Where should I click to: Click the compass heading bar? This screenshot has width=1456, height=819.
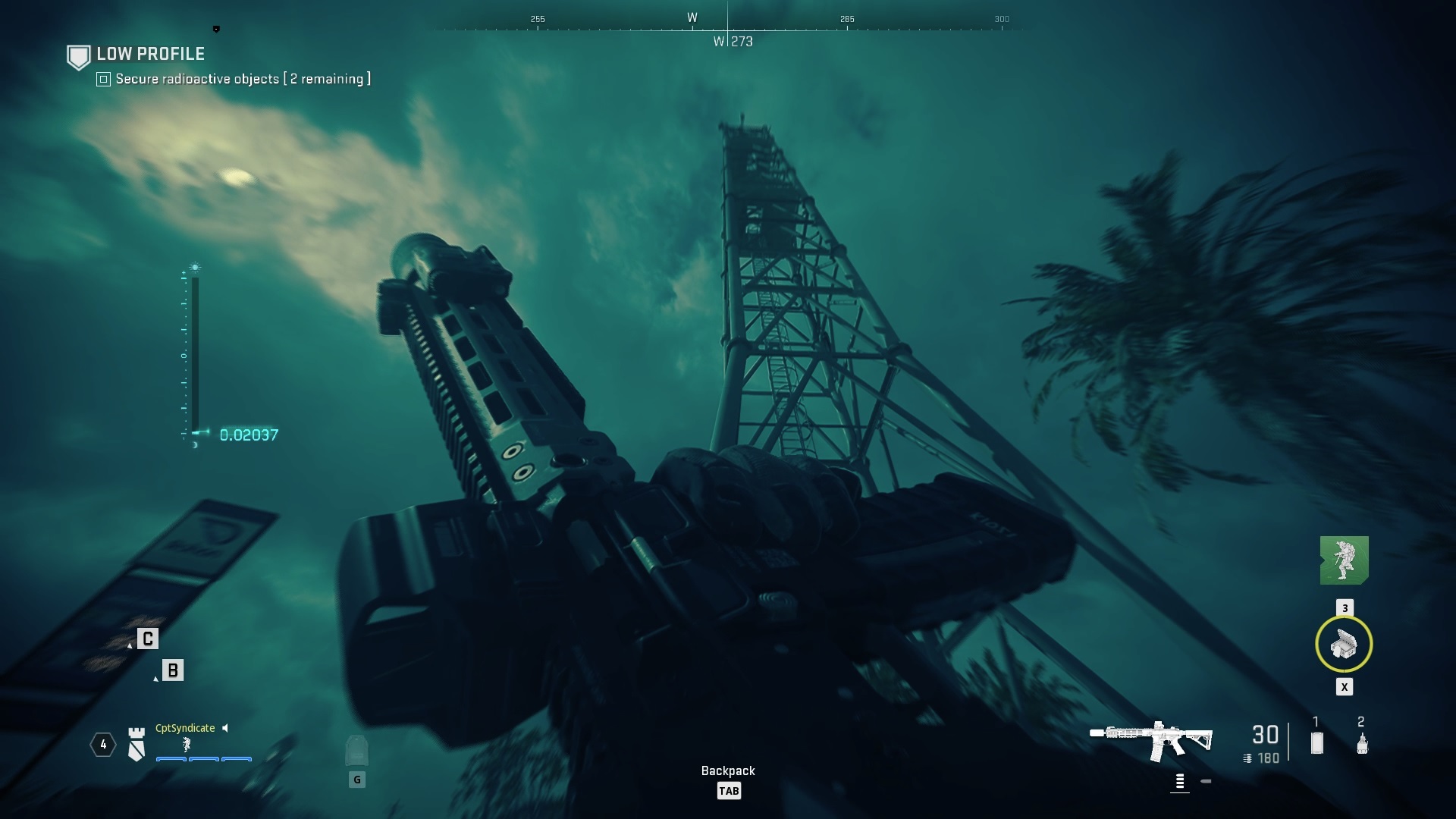coord(727,28)
